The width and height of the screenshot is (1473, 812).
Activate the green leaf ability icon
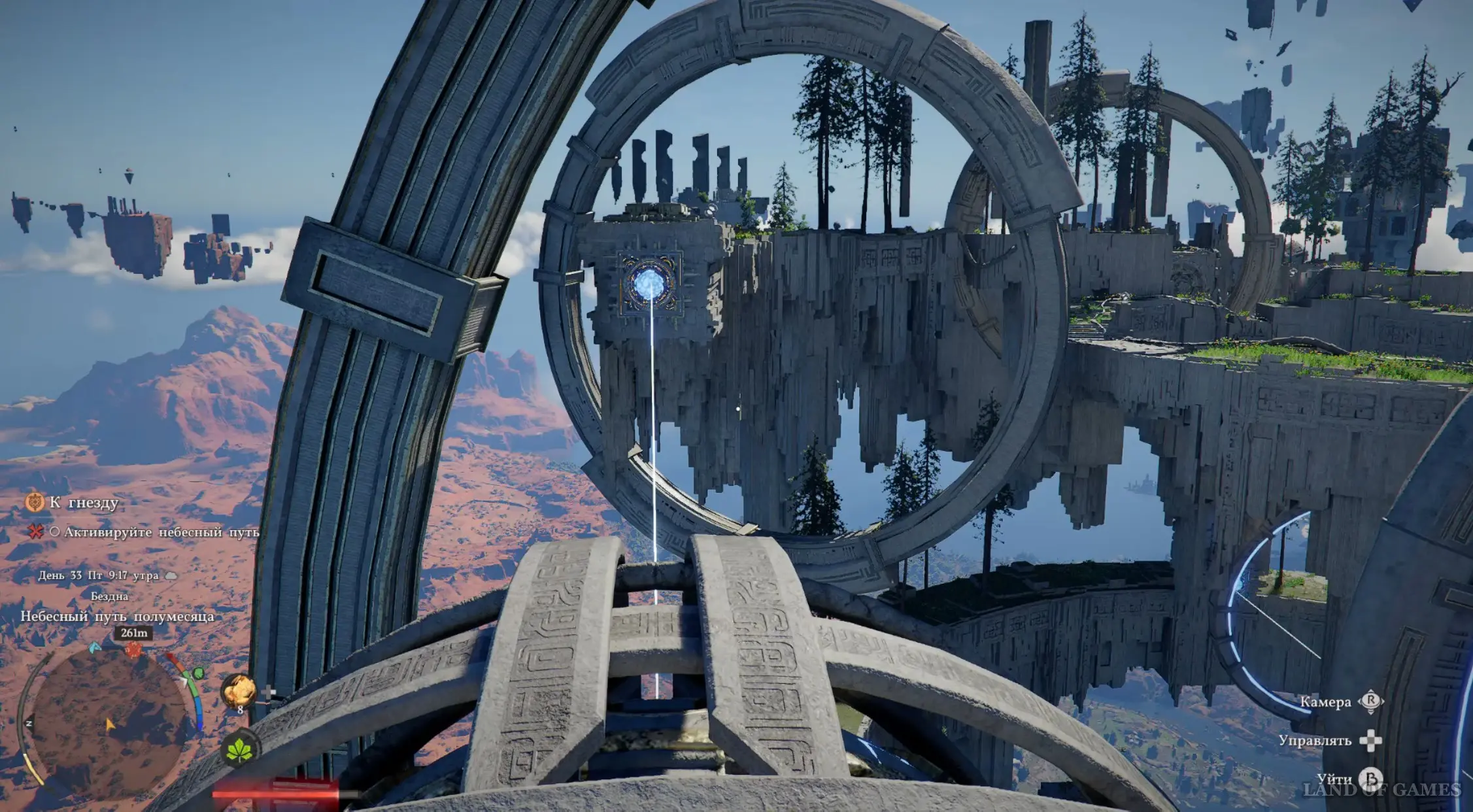(239, 749)
